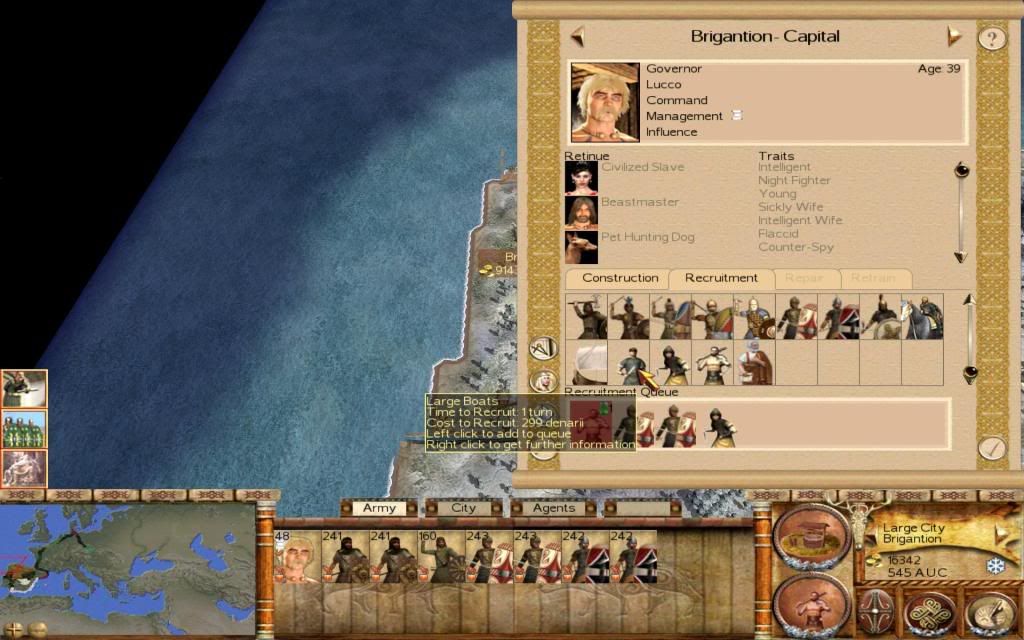Screen dimensions: 1024x640
Task: Select the Civilized Slave retinue portrait
Action: click(581, 178)
